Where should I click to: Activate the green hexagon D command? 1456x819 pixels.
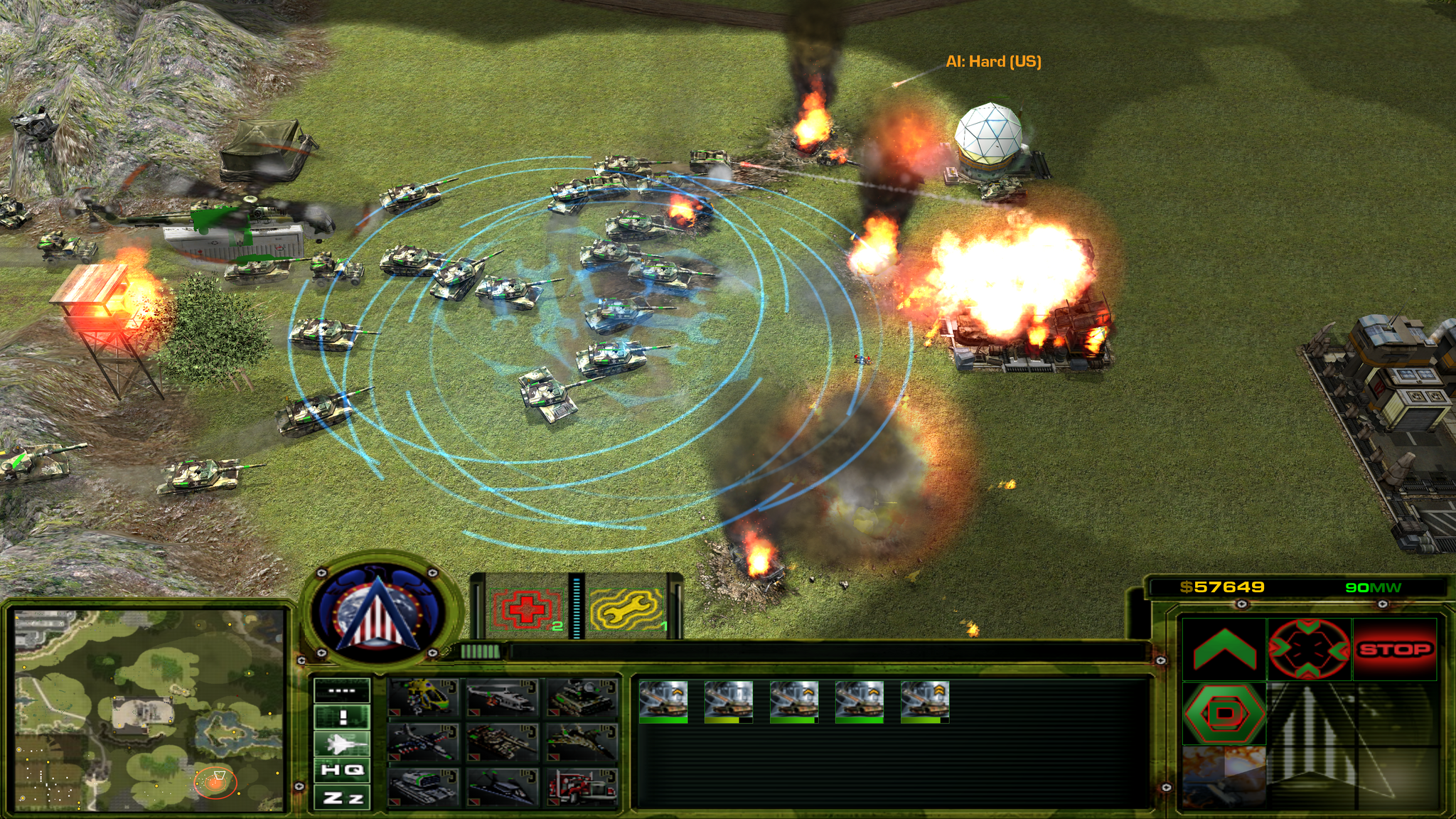pos(1224,712)
